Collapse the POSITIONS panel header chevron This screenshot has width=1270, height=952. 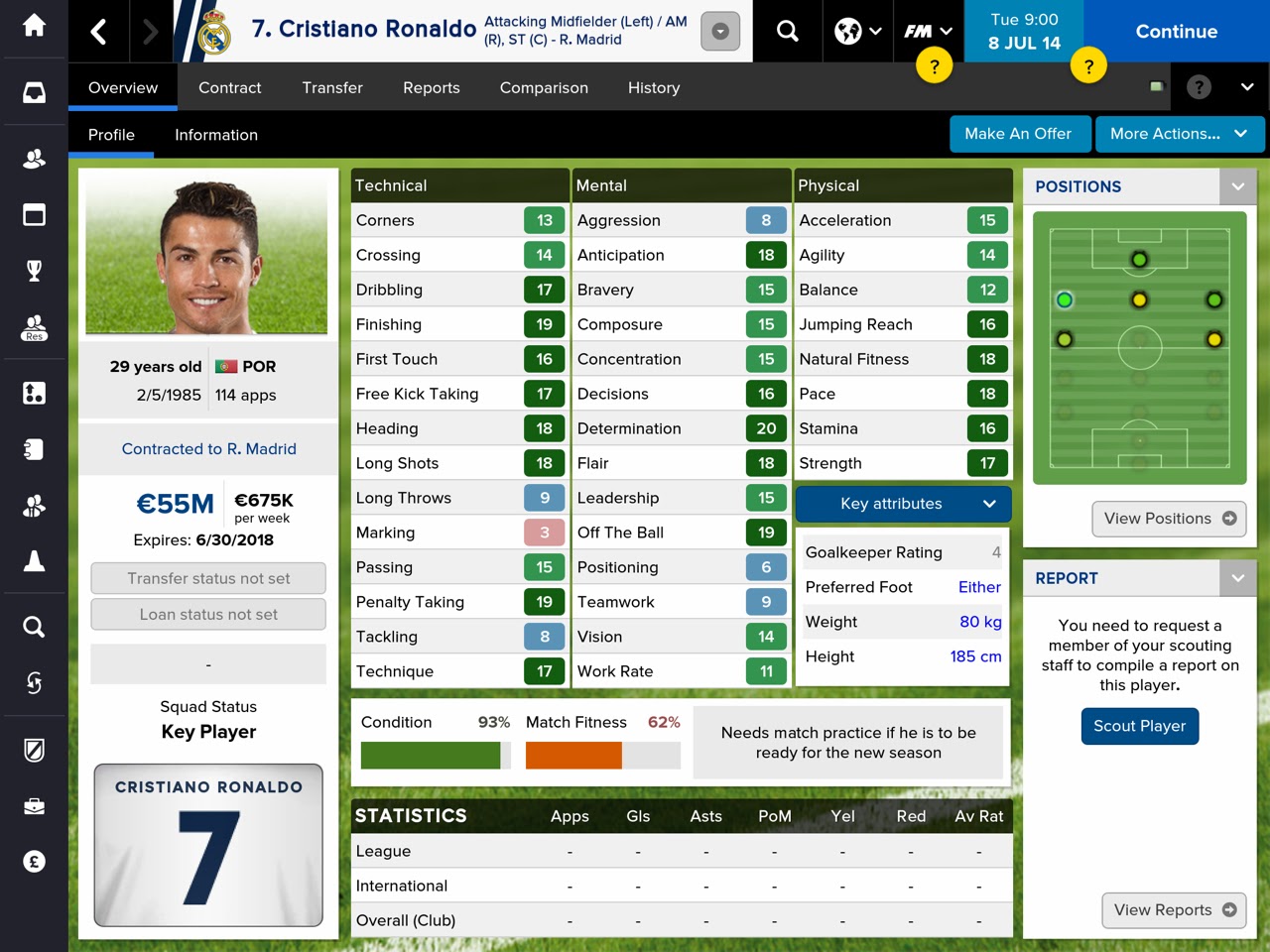1237,185
